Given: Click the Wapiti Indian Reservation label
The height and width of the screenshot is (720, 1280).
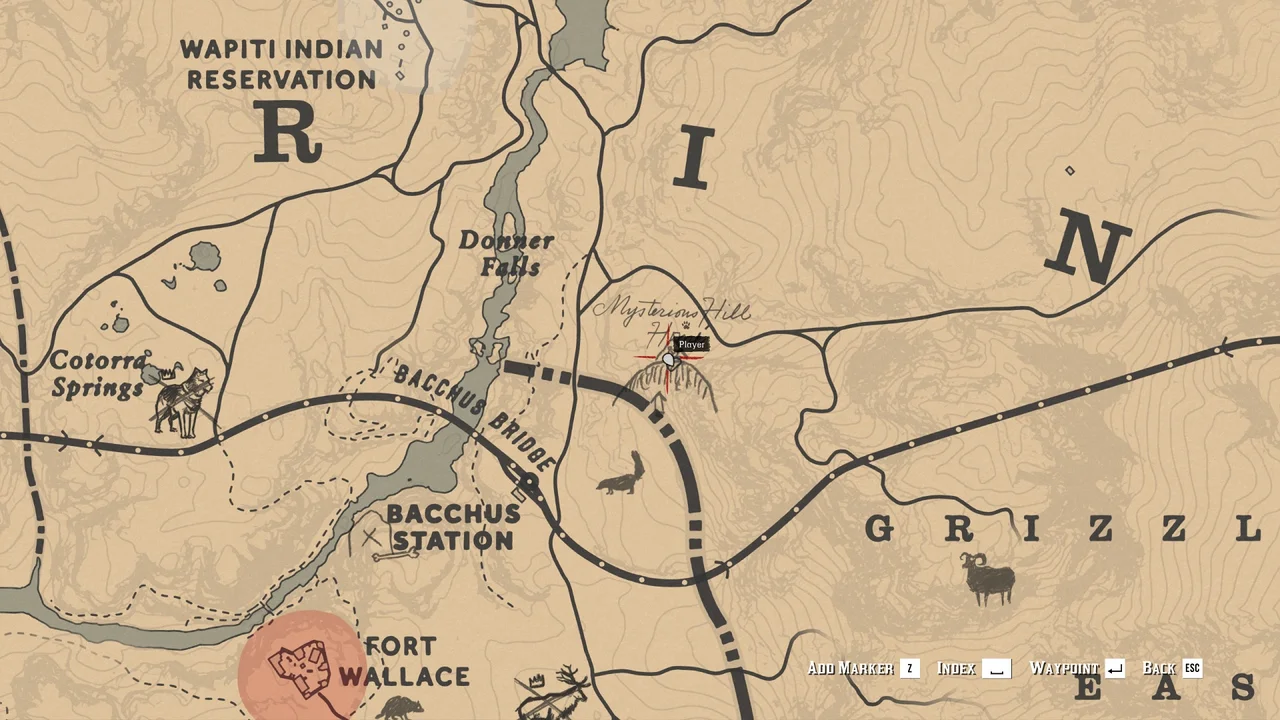Looking at the screenshot, I should (281, 64).
